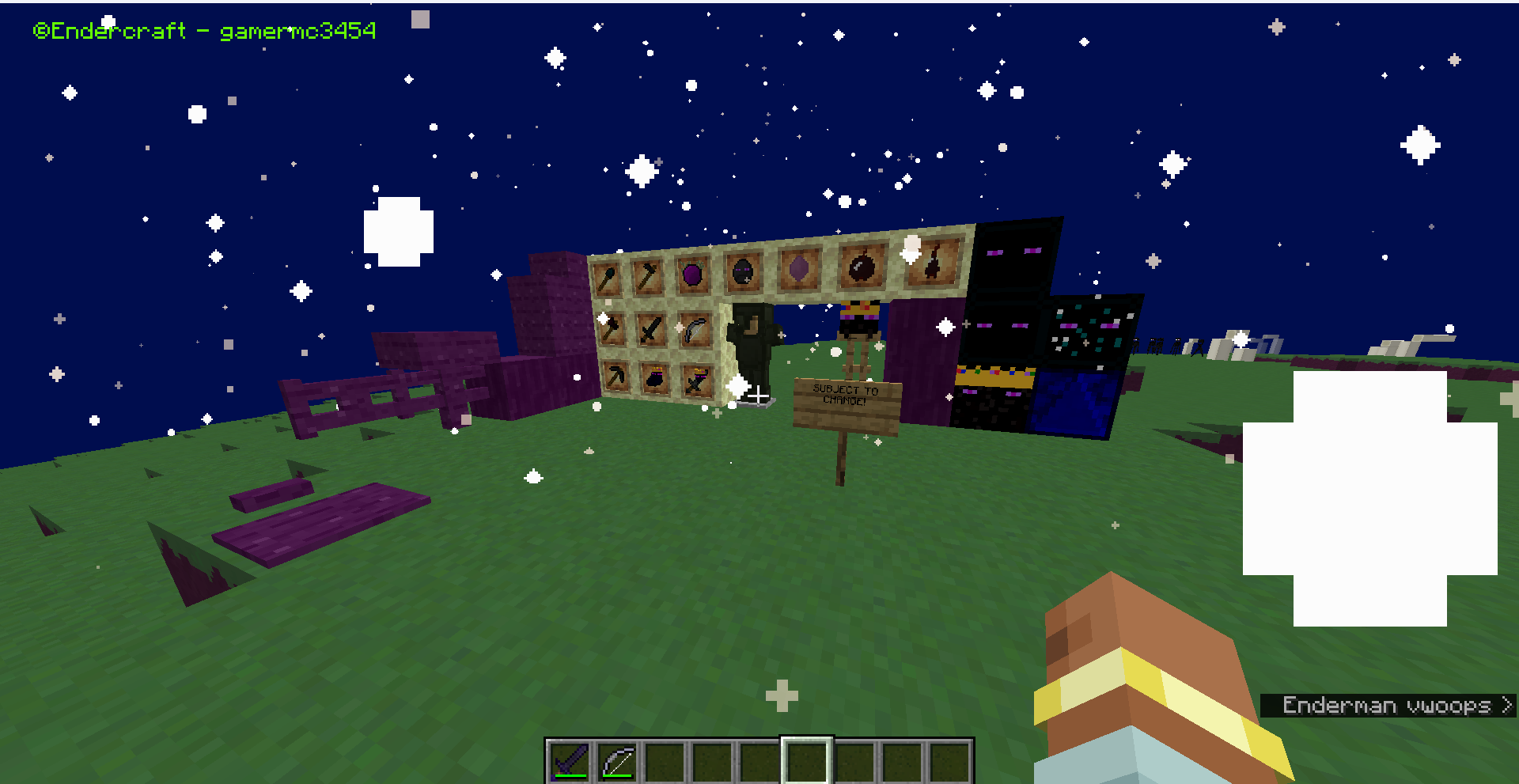
Task: Click the purple chorus fruit frame
Action: (x=692, y=275)
